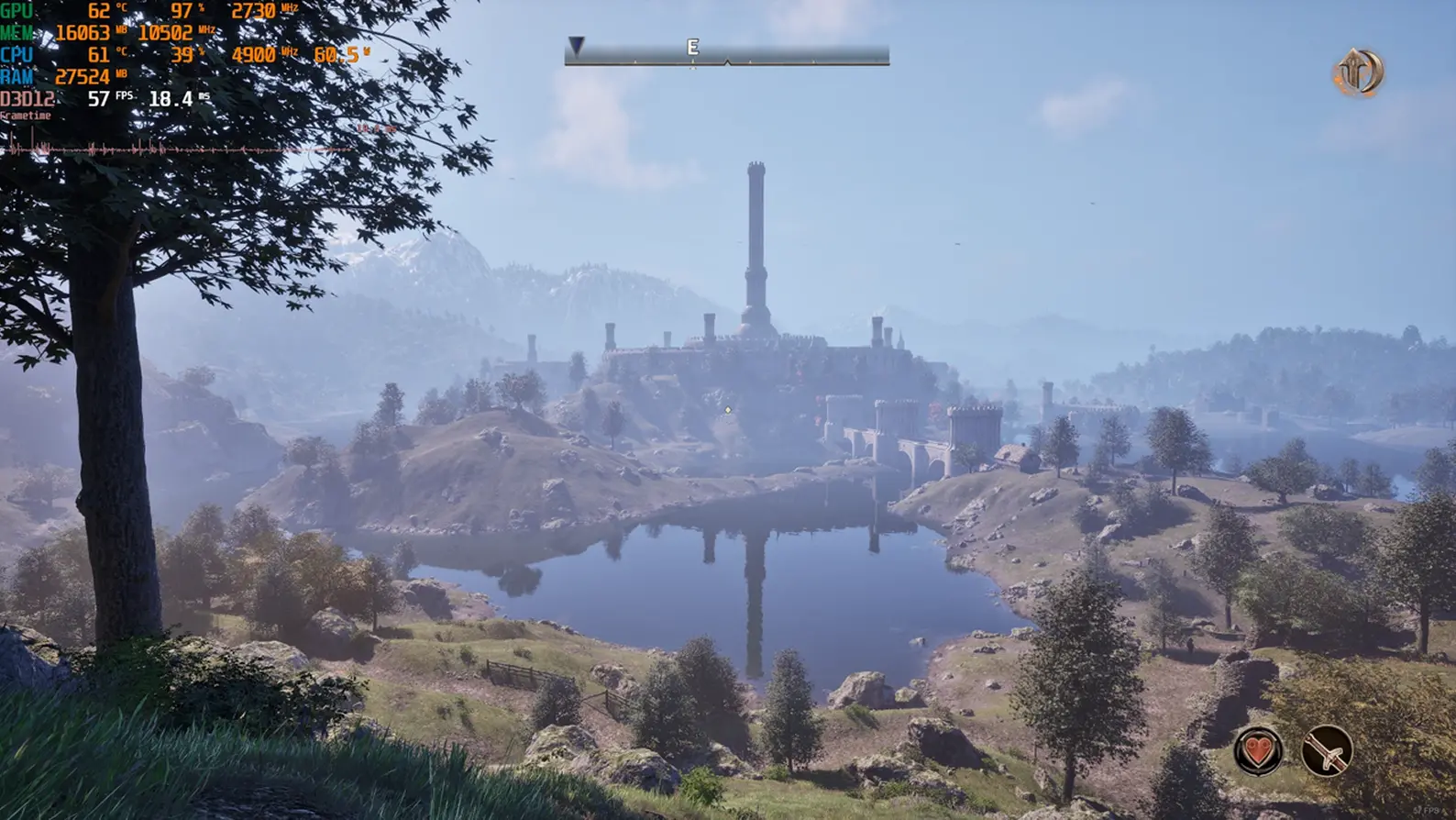Select the red heart spell icon

tap(1259, 750)
